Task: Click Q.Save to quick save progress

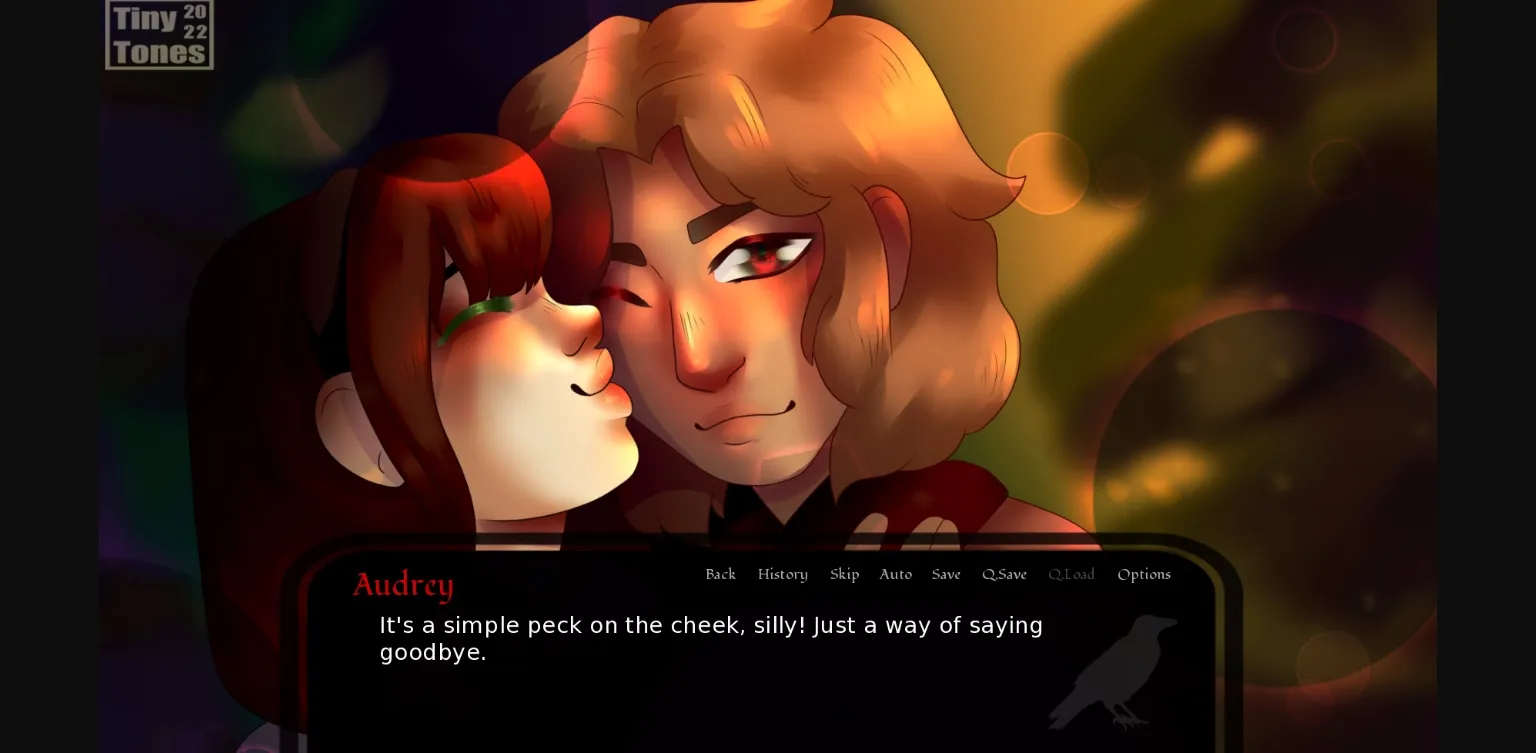Action: click(1004, 574)
